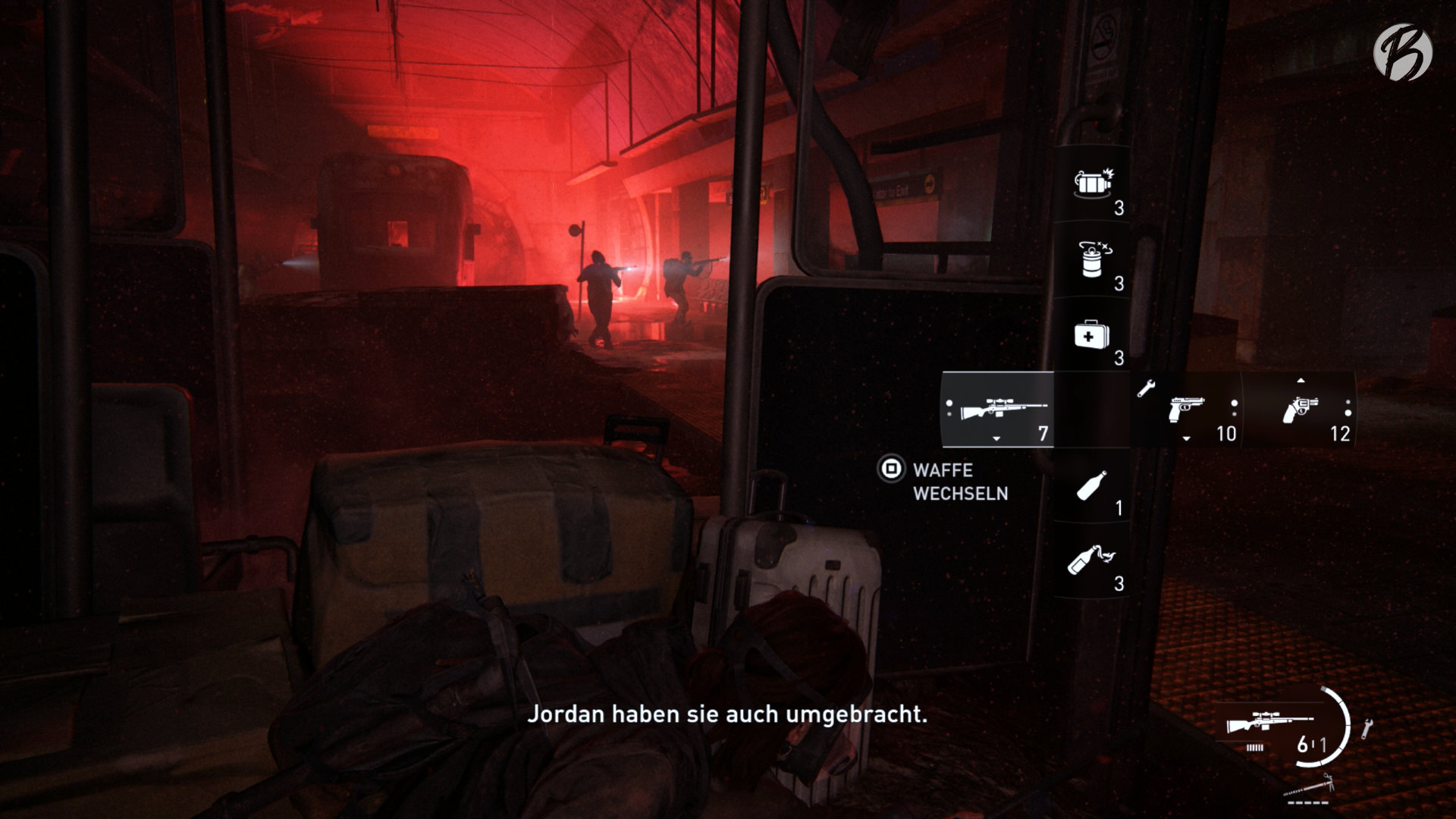Choose the stun bomb canister slot
Image resolution: width=1456 pixels, height=819 pixels.
[x=1091, y=260]
